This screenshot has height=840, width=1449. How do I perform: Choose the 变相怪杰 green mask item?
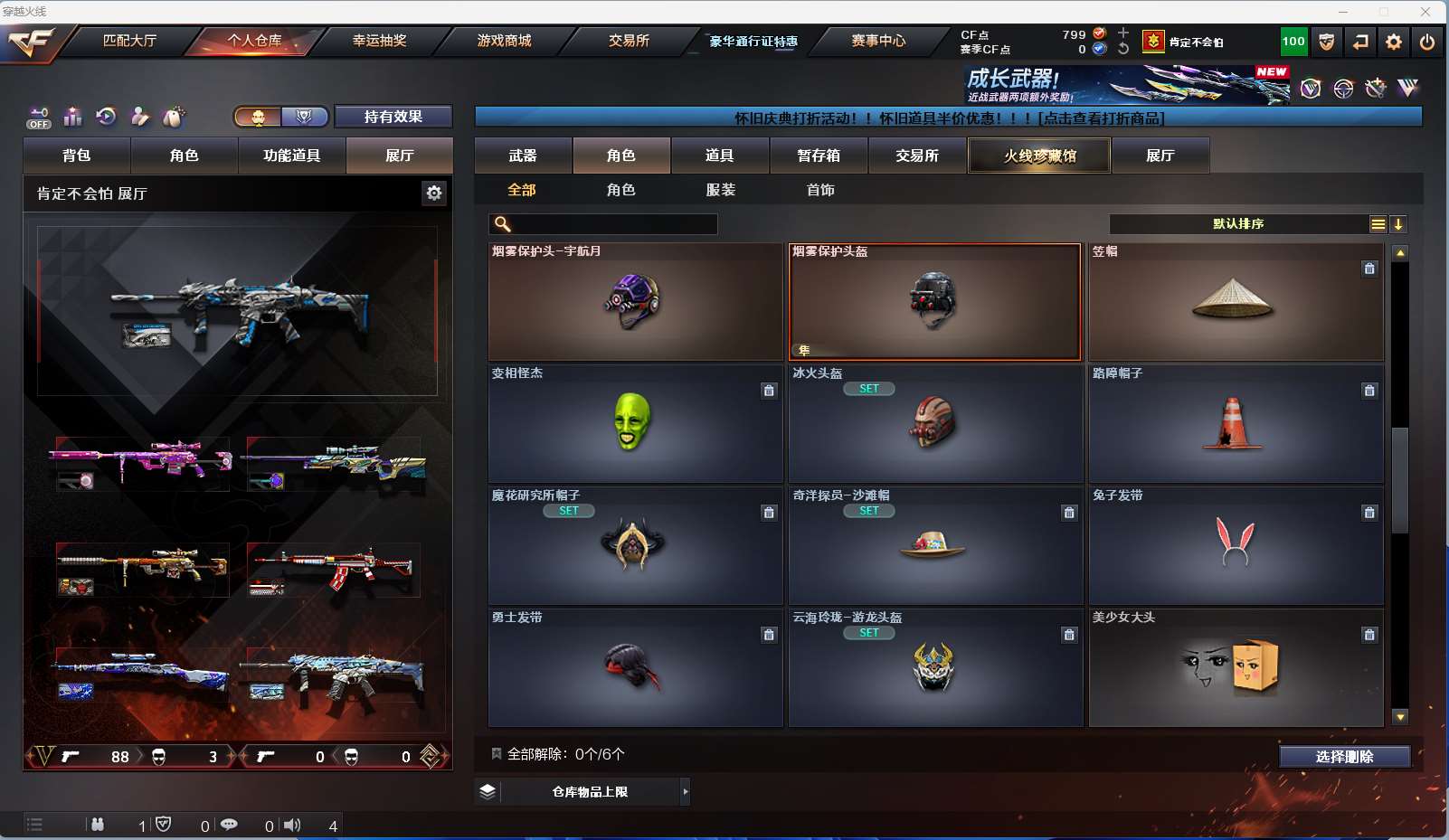click(635, 423)
